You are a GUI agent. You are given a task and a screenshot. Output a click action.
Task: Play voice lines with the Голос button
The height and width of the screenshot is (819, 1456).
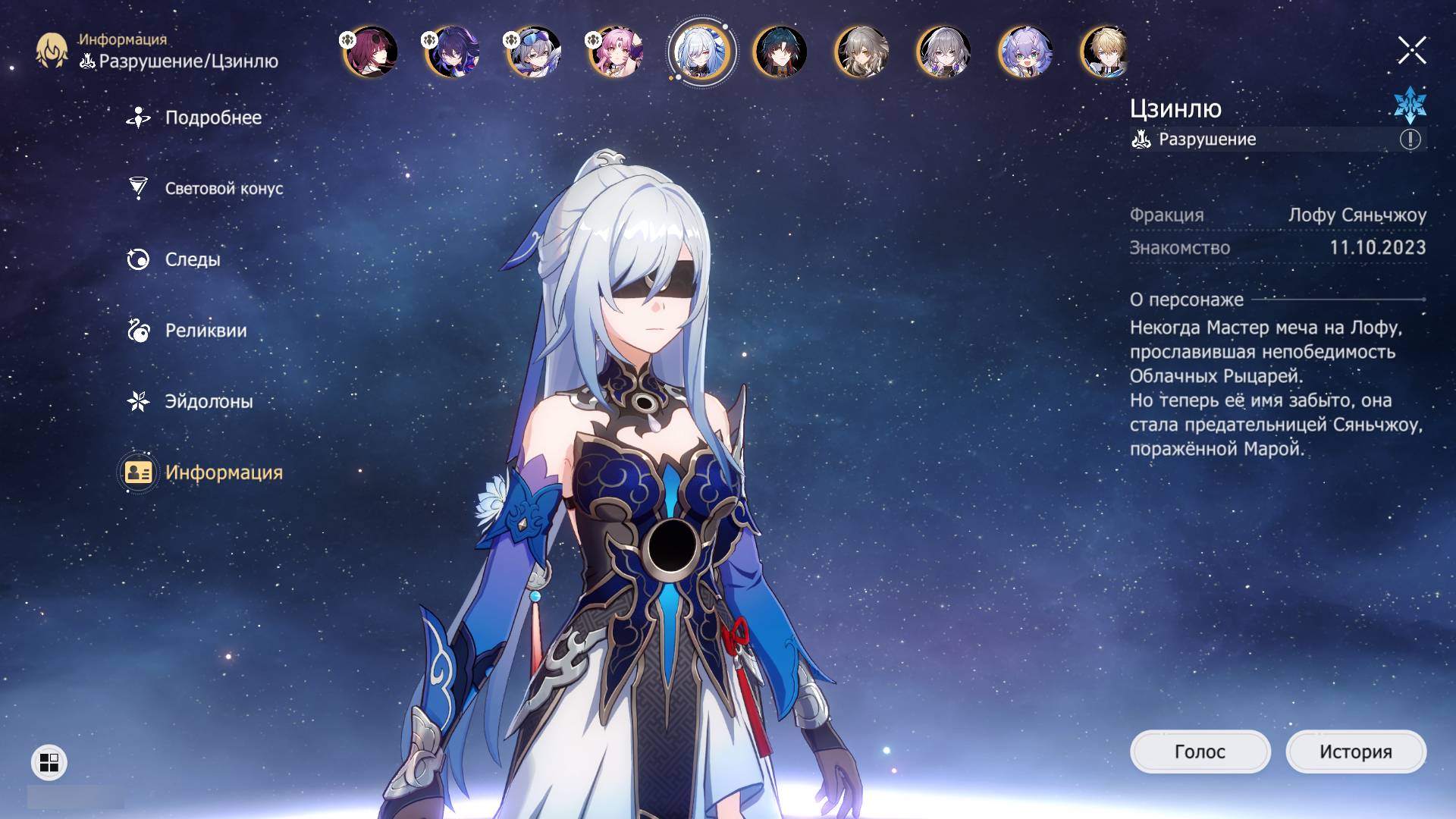(1200, 752)
